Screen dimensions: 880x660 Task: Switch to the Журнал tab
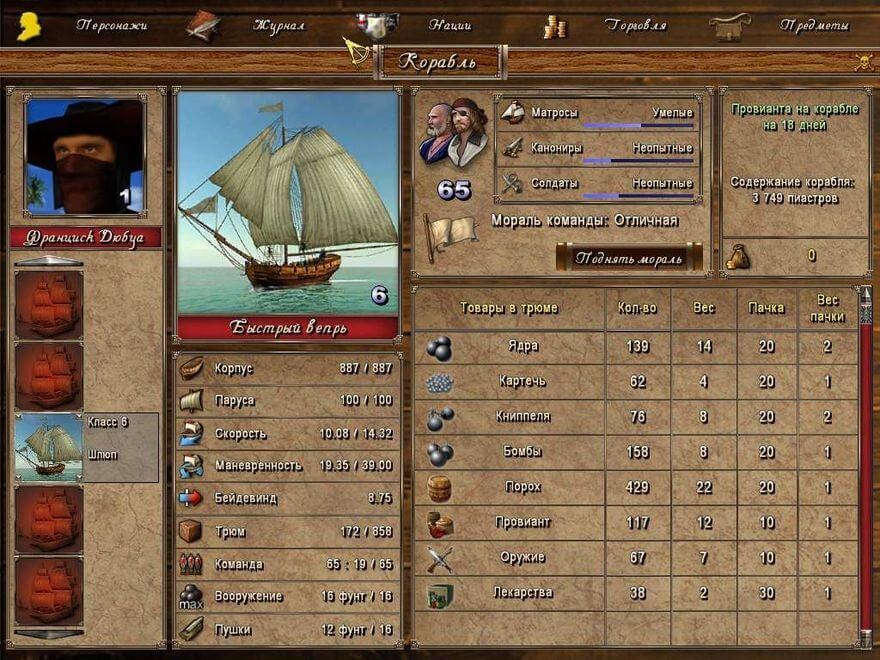click(x=279, y=25)
